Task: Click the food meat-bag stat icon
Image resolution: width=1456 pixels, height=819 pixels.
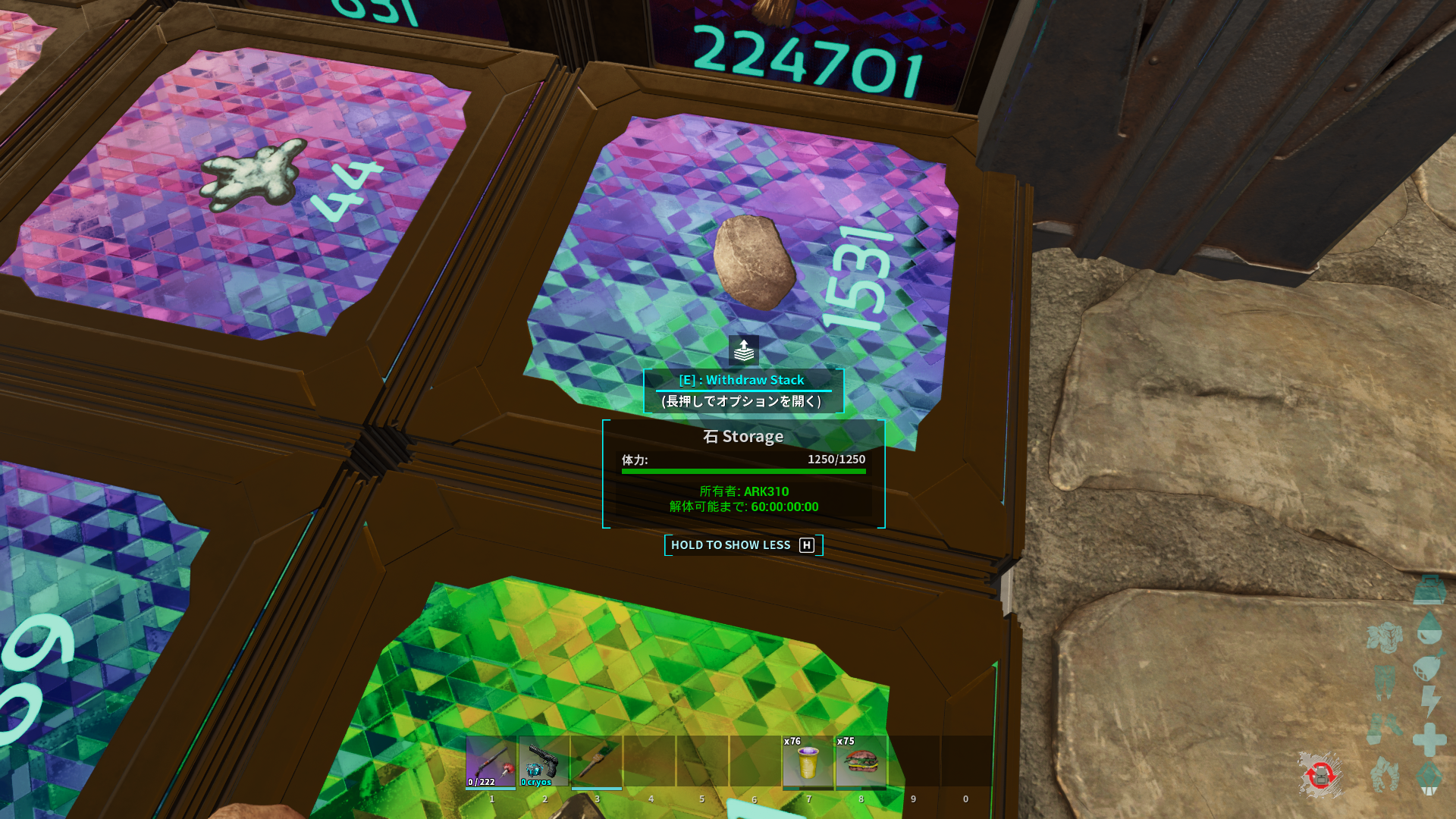Action: (x=1429, y=666)
